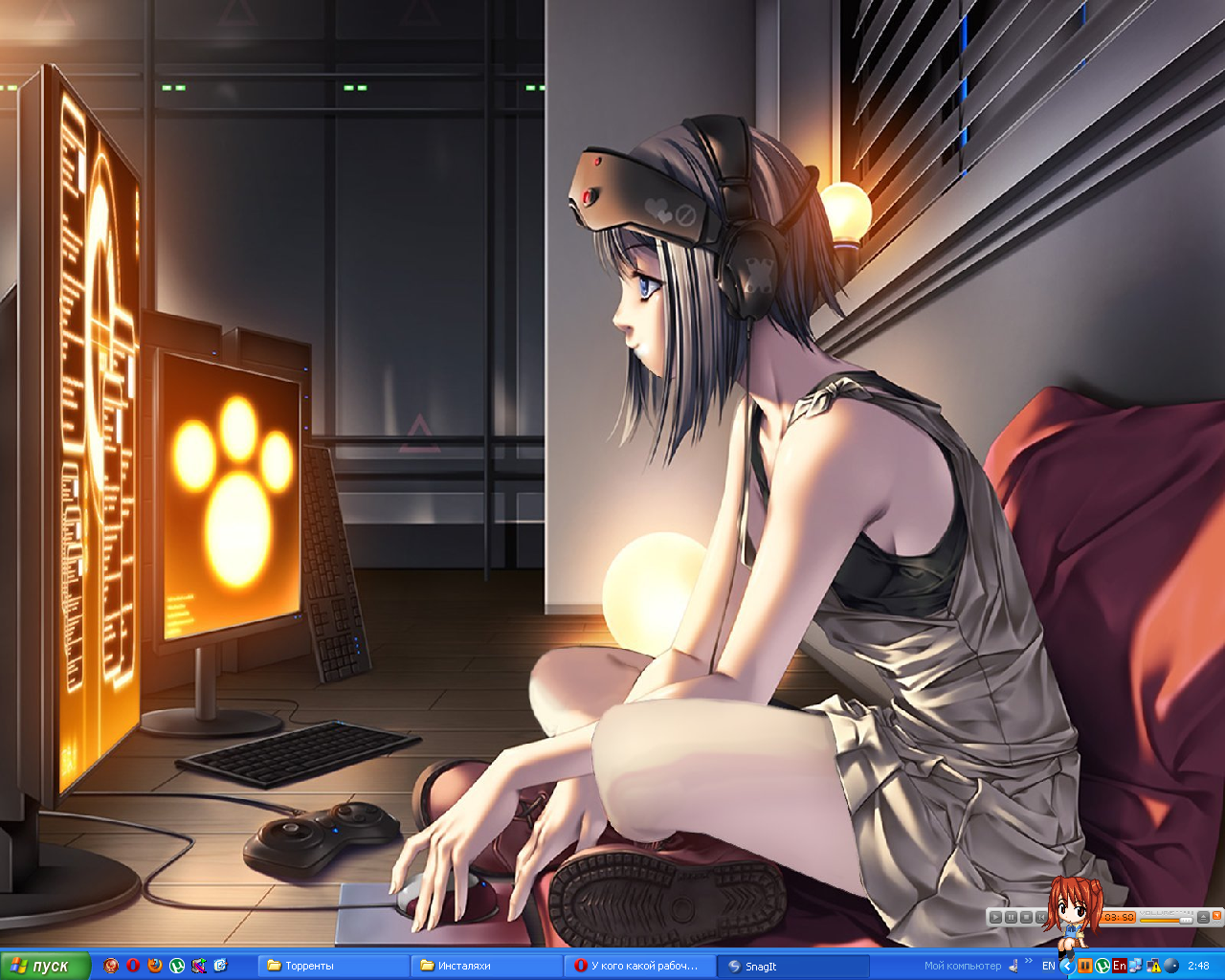
Task: Launch Opera from the Quick Launch bar
Action: (133, 966)
